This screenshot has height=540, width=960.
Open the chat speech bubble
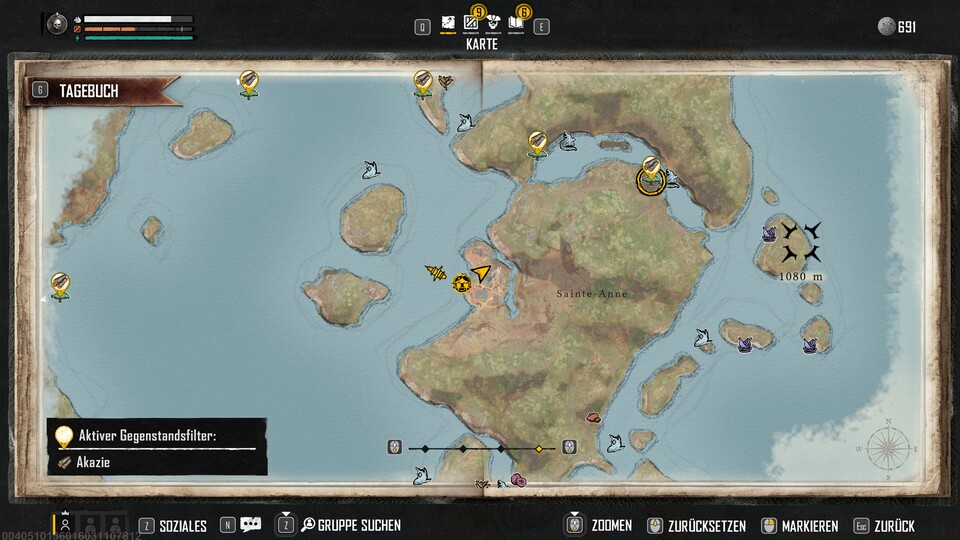(250, 525)
